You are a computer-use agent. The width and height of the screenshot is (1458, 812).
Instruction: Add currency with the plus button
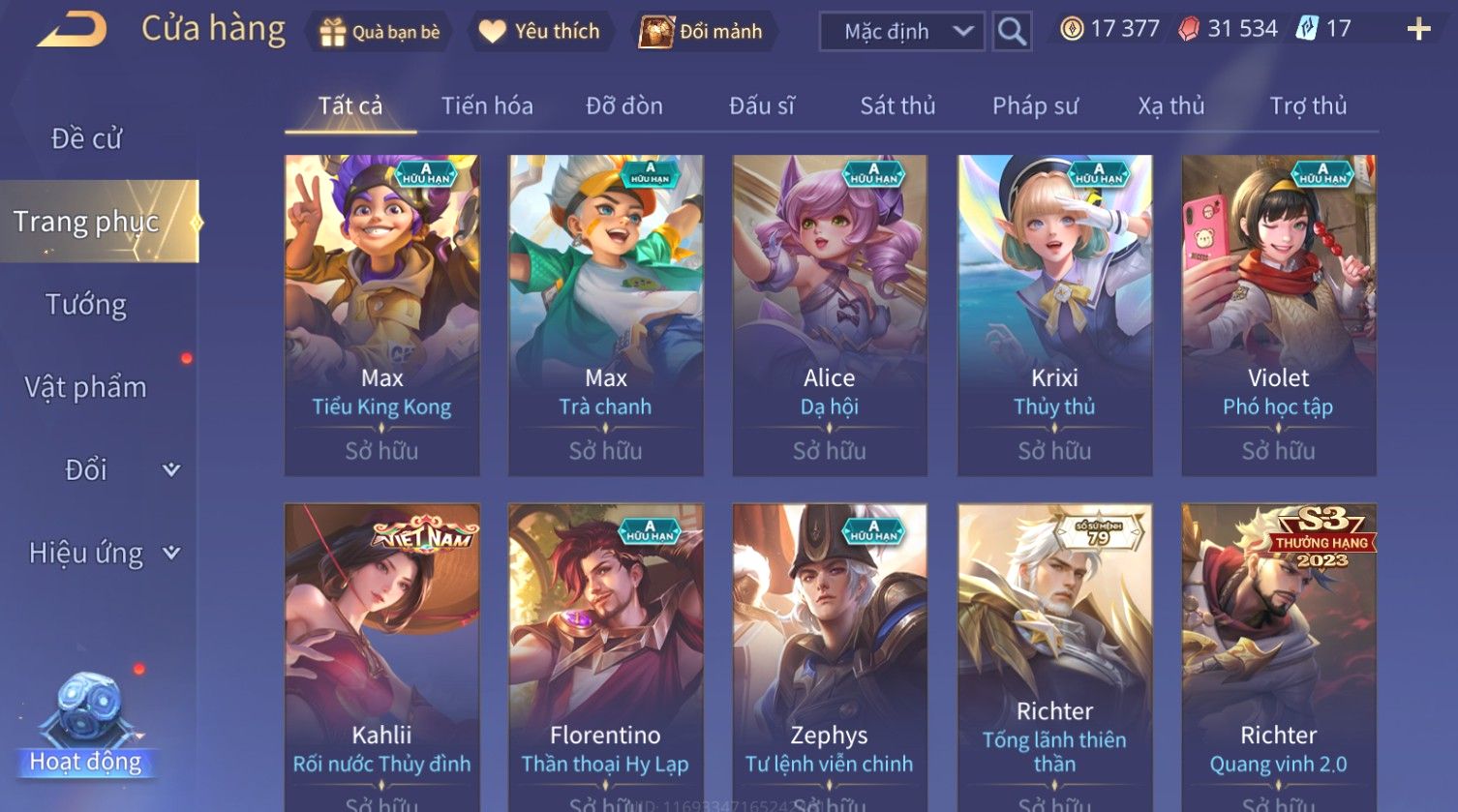coord(1418,30)
